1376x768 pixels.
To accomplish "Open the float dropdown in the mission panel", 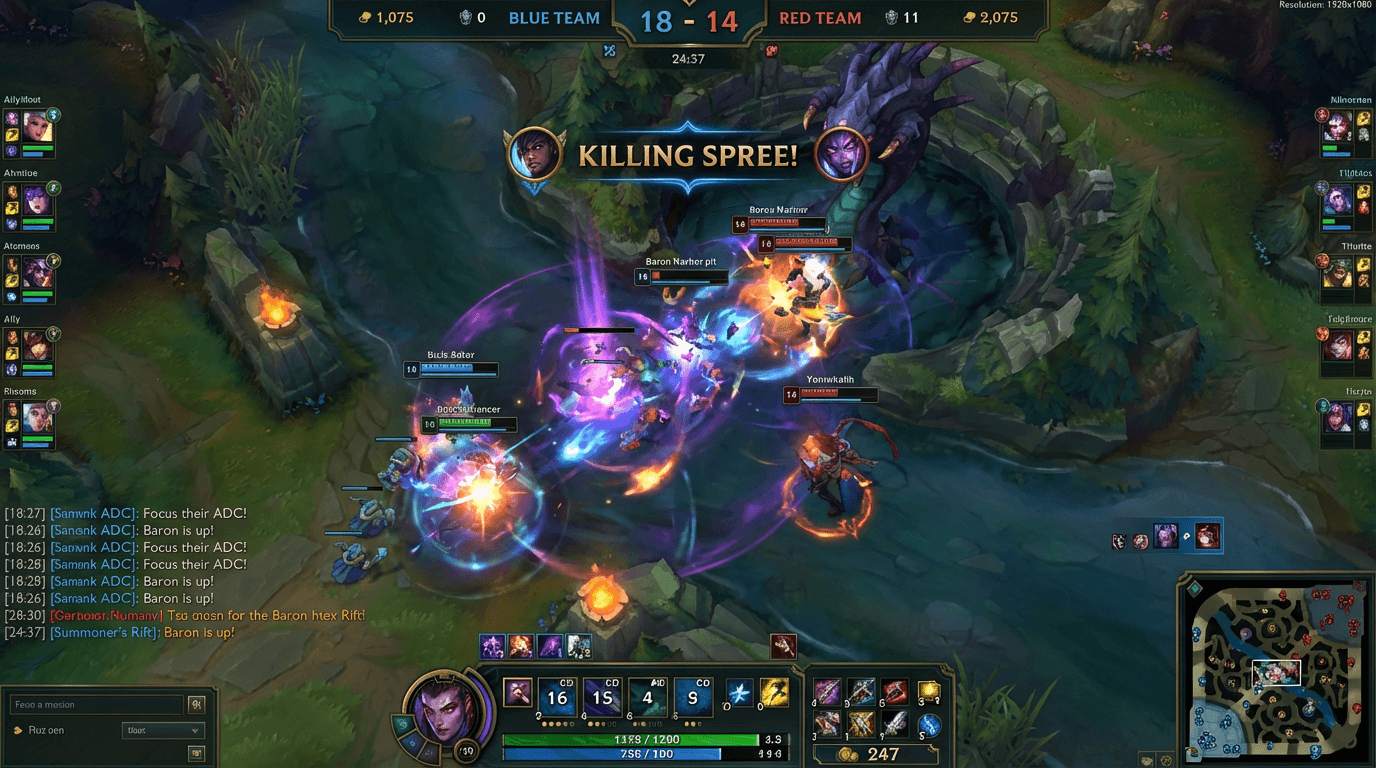I will (163, 730).
